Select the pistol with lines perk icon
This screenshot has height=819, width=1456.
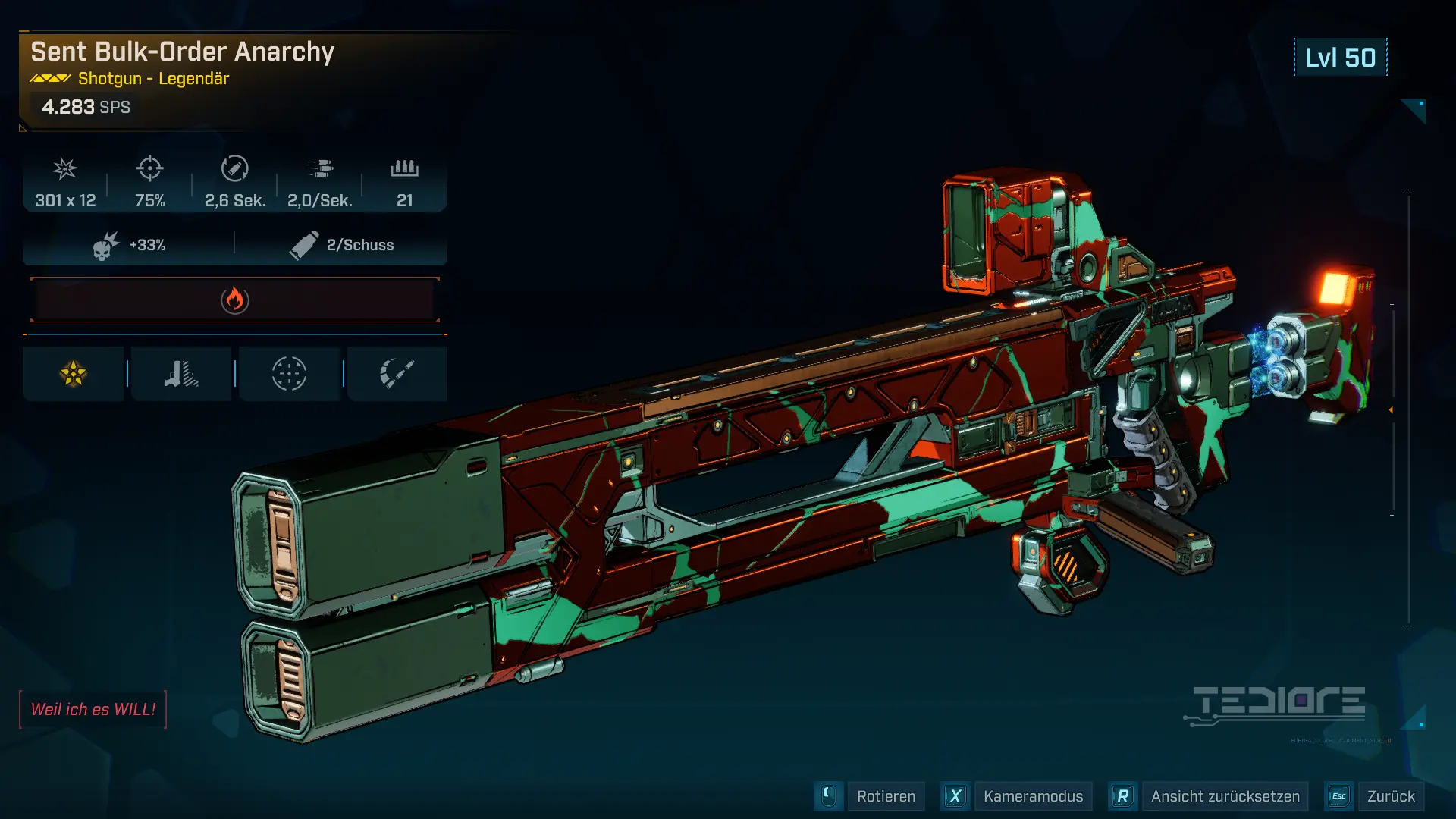pyautogui.click(x=181, y=374)
